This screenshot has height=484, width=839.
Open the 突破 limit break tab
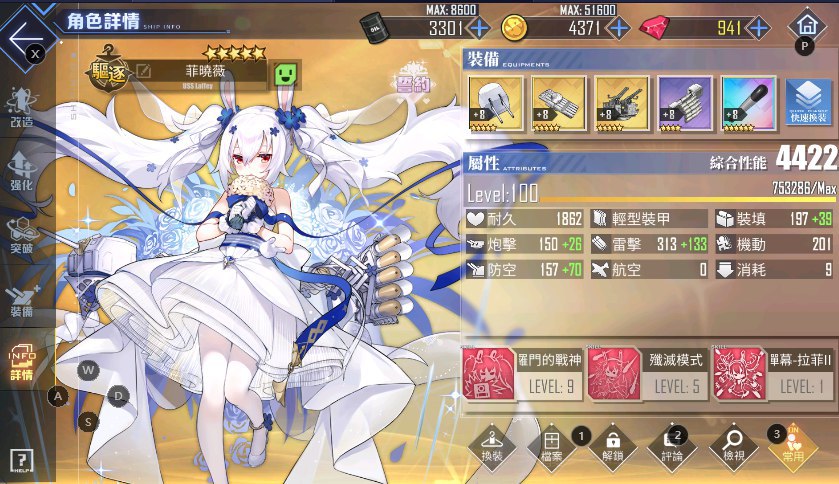click(22, 238)
